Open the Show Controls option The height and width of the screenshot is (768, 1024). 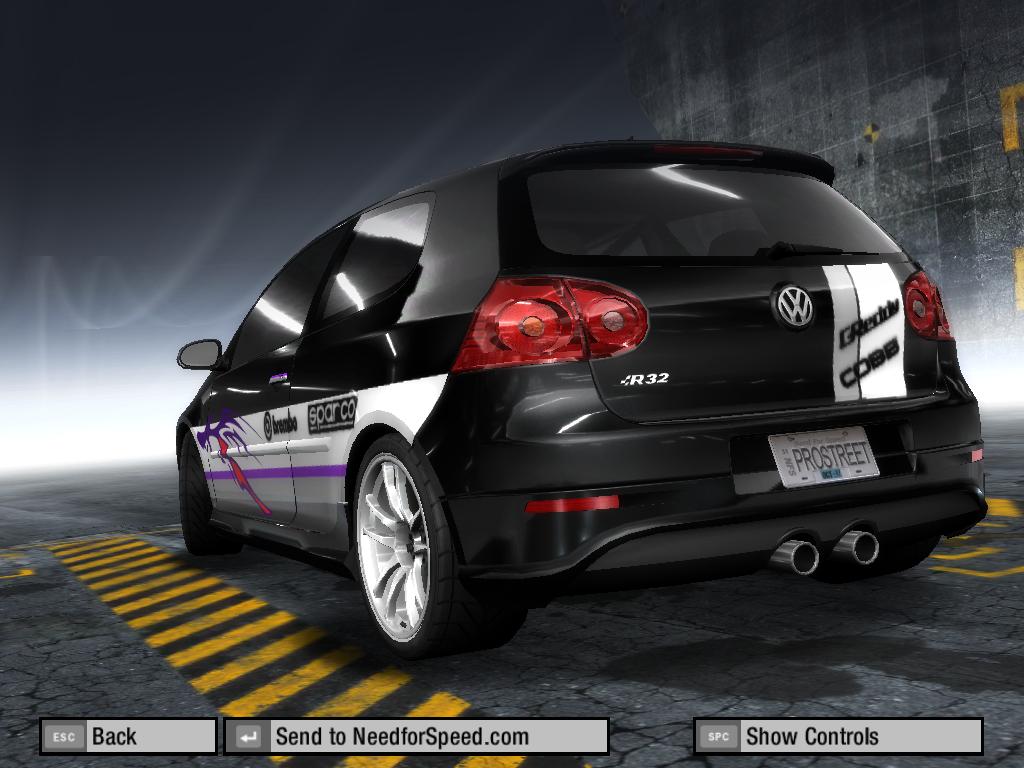click(x=837, y=737)
